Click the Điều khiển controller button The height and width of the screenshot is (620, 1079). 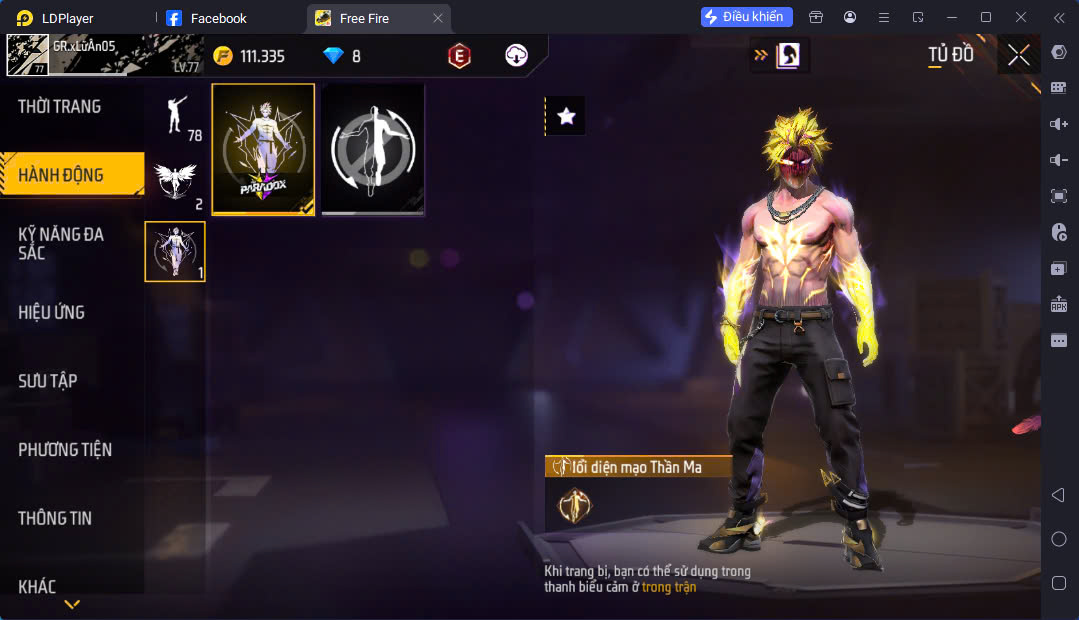pyautogui.click(x=747, y=17)
